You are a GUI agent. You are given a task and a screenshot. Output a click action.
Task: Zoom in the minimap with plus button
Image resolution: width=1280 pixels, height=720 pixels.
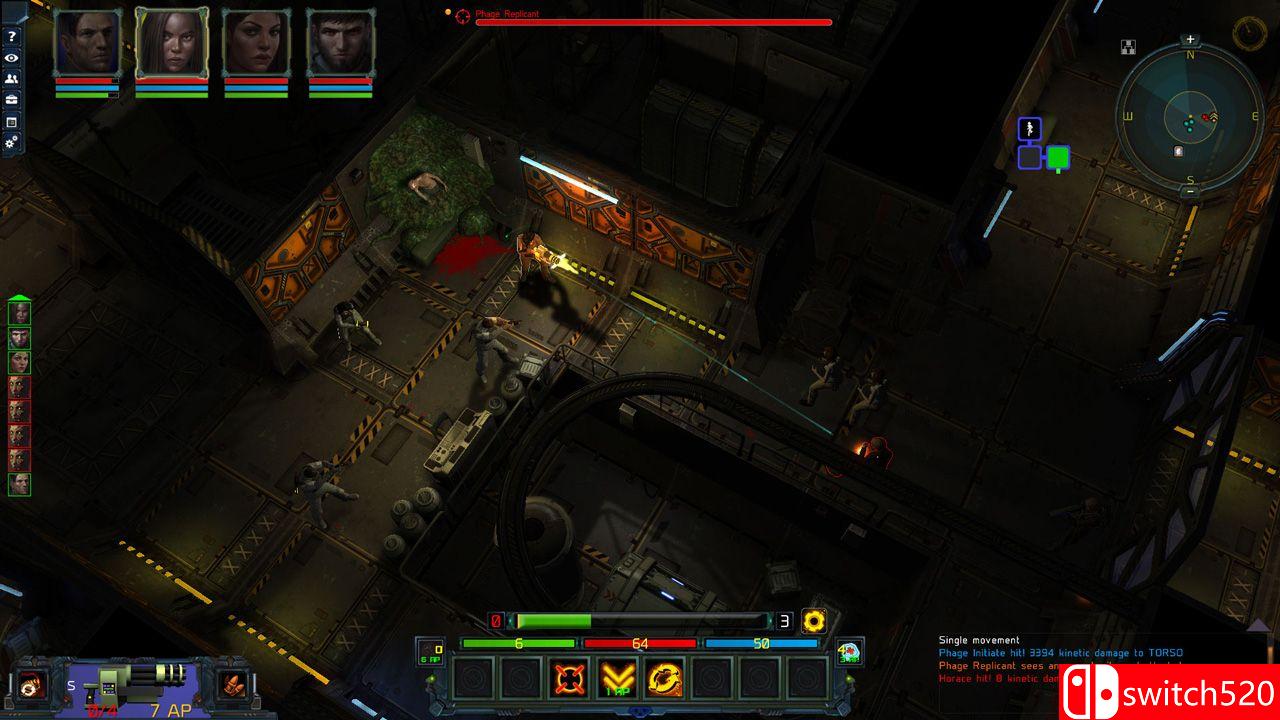[1190, 40]
